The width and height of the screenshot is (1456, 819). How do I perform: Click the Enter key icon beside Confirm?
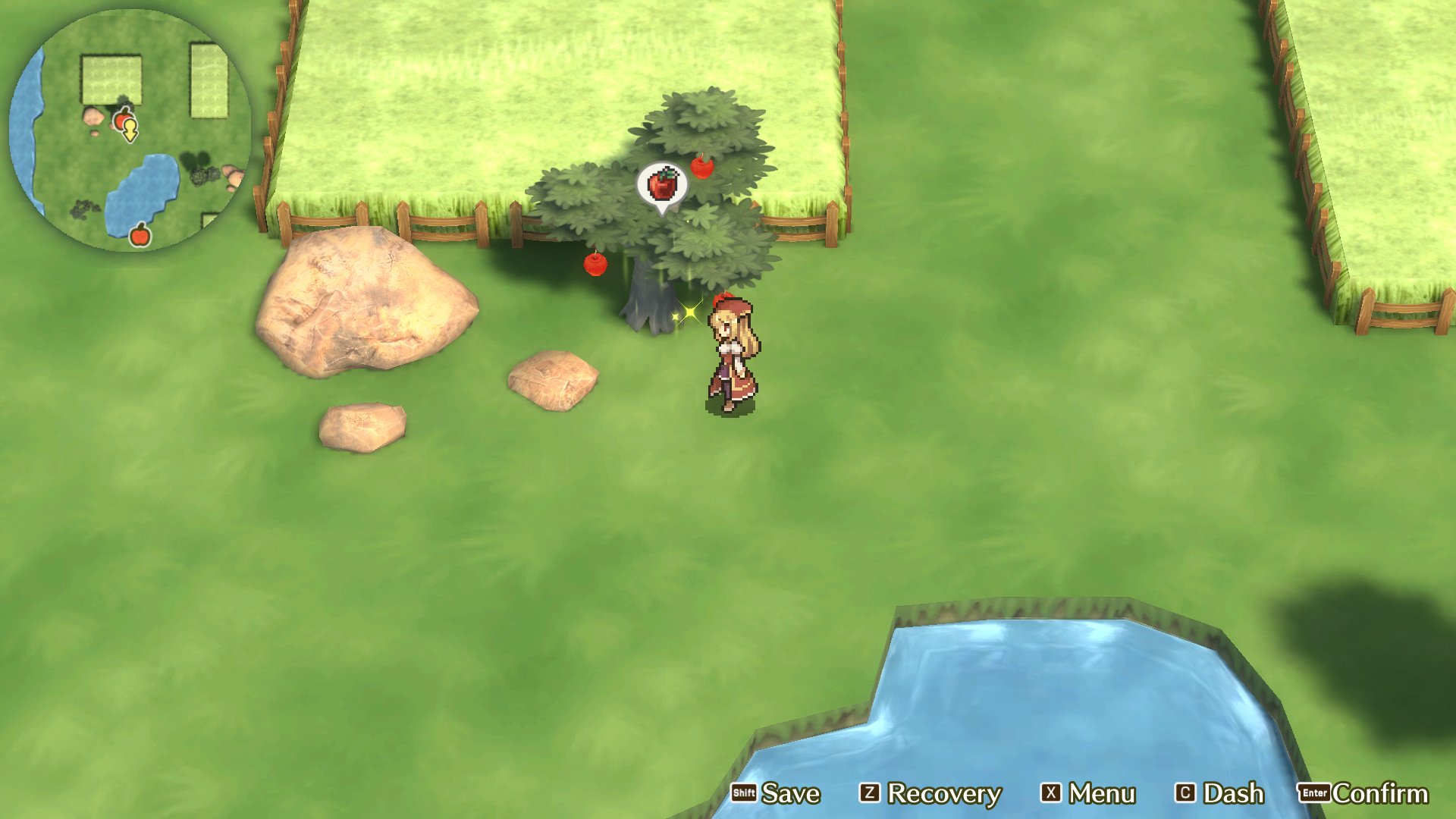coord(1314,794)
